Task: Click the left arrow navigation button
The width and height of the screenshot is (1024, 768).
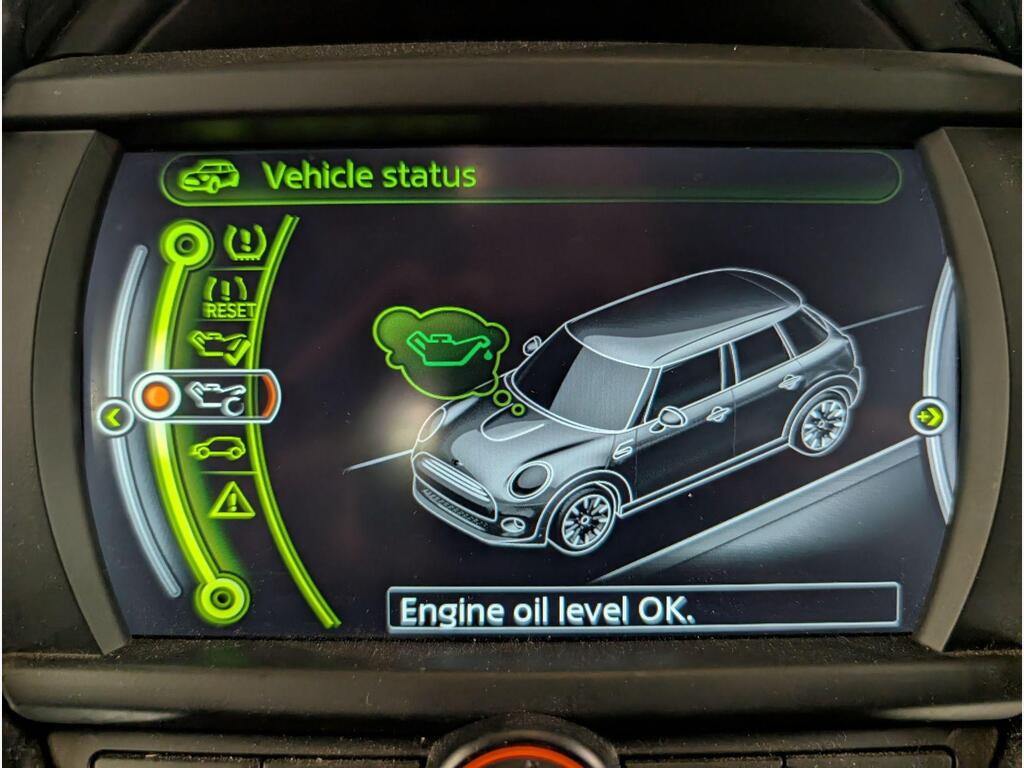Action: coord(116,416)
